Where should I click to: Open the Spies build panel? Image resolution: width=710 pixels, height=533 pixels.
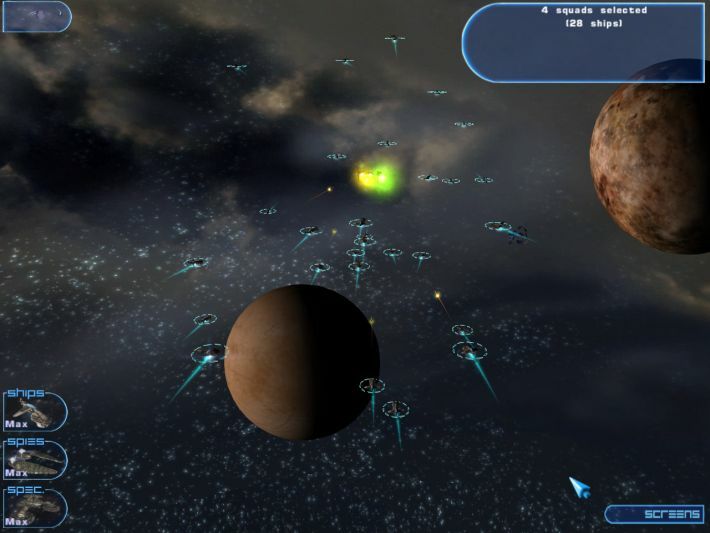coord(34,459)
